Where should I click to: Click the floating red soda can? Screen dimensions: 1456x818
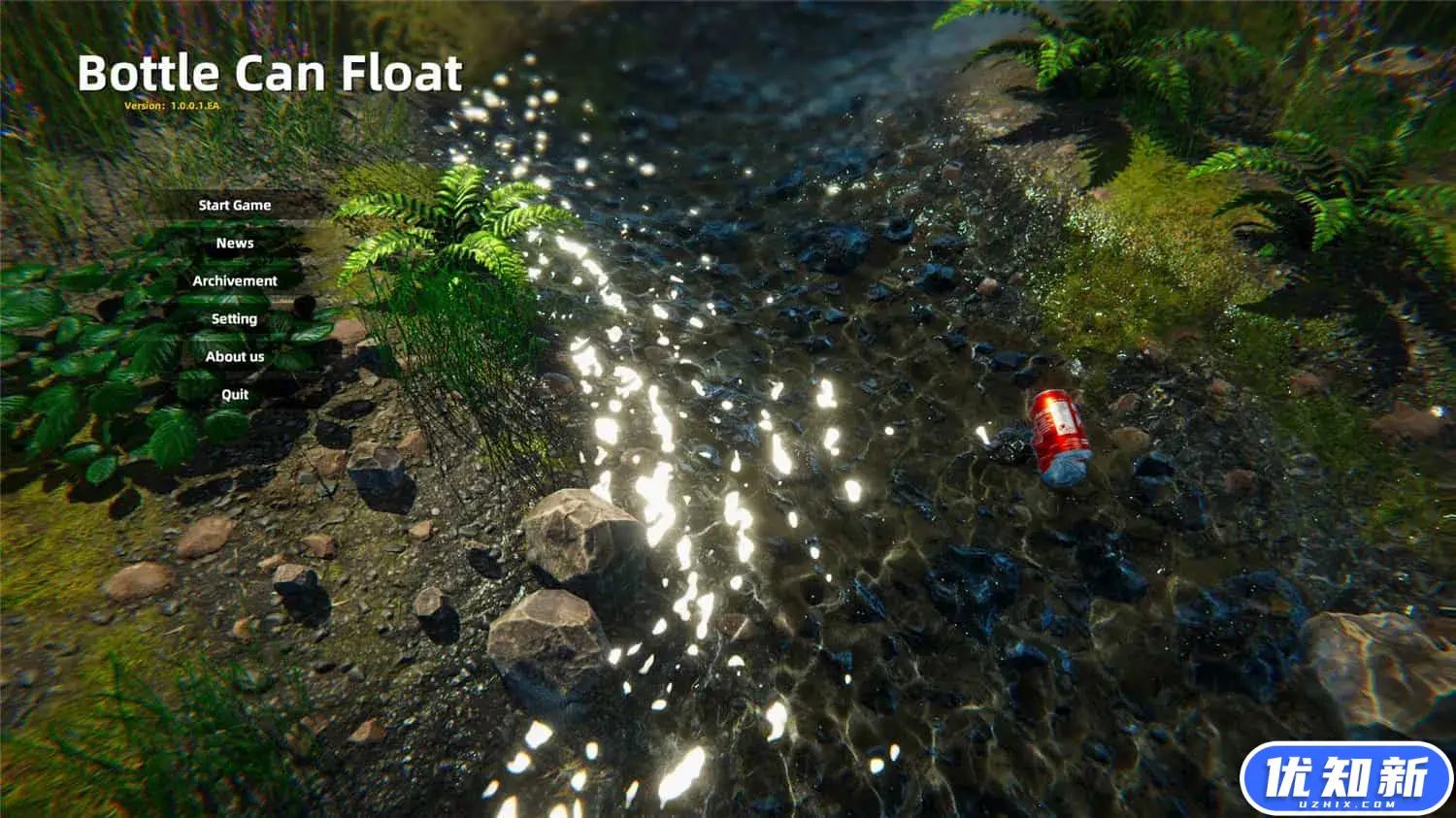click(x=1058, y=434)
